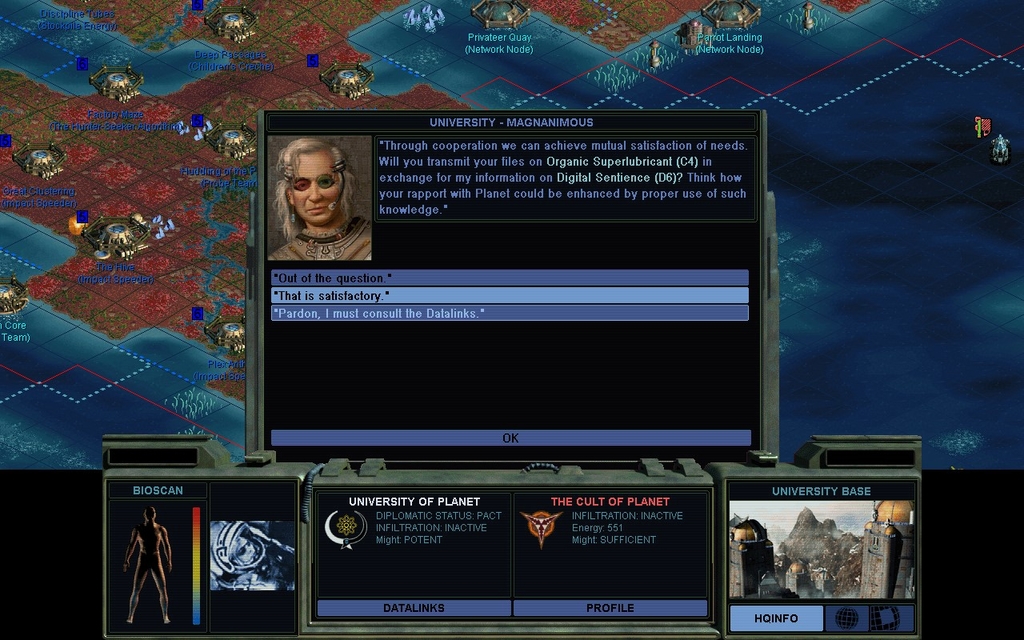This screenshot has height=640, width=1024.
Task: Click the globe icon button
Action: point(846,618)
